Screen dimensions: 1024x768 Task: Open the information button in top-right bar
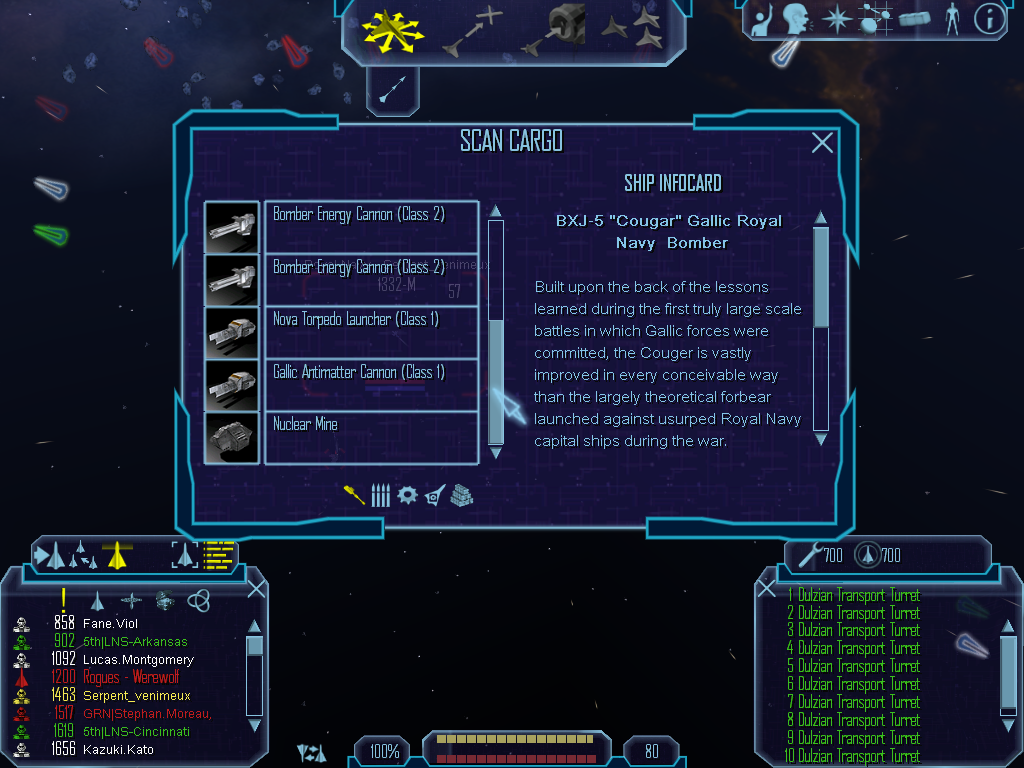click(x=988, y=19)
